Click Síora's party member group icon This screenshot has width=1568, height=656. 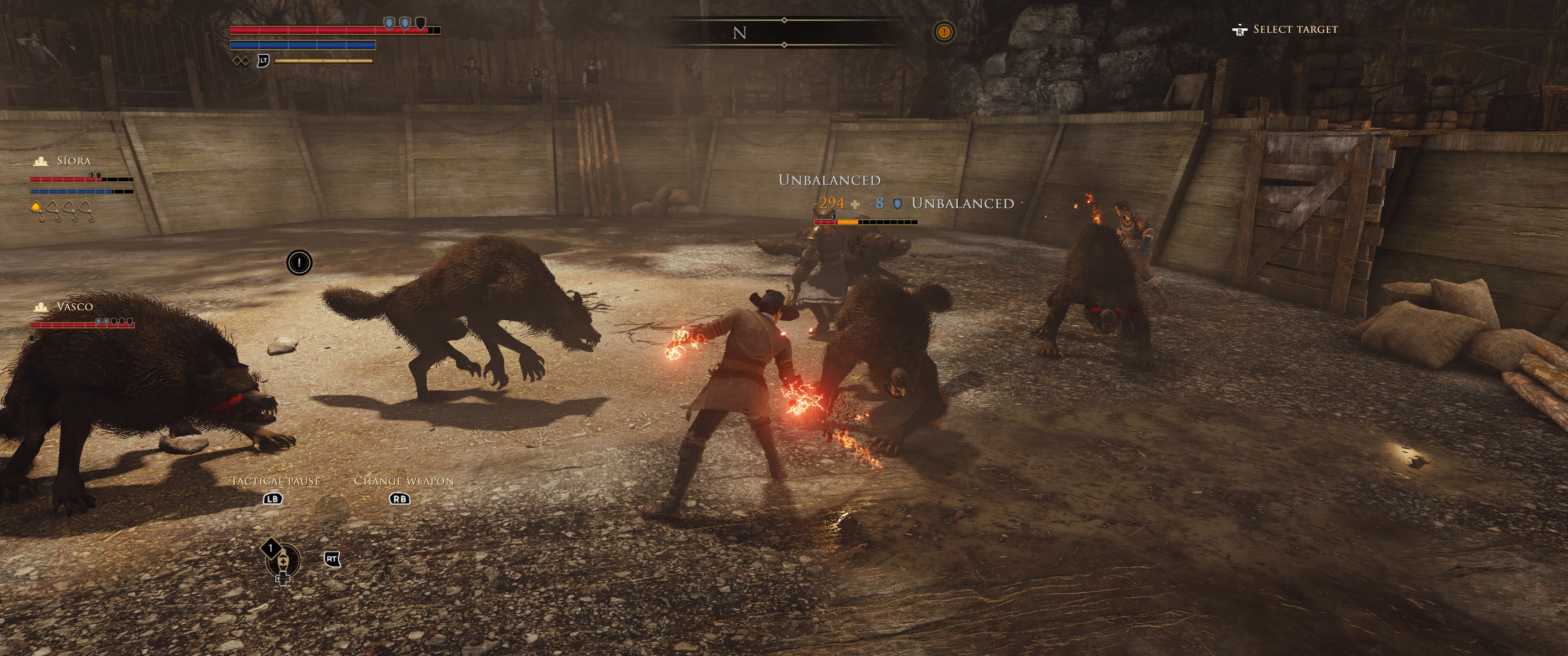pyautogui.click(x=41, y=162)
